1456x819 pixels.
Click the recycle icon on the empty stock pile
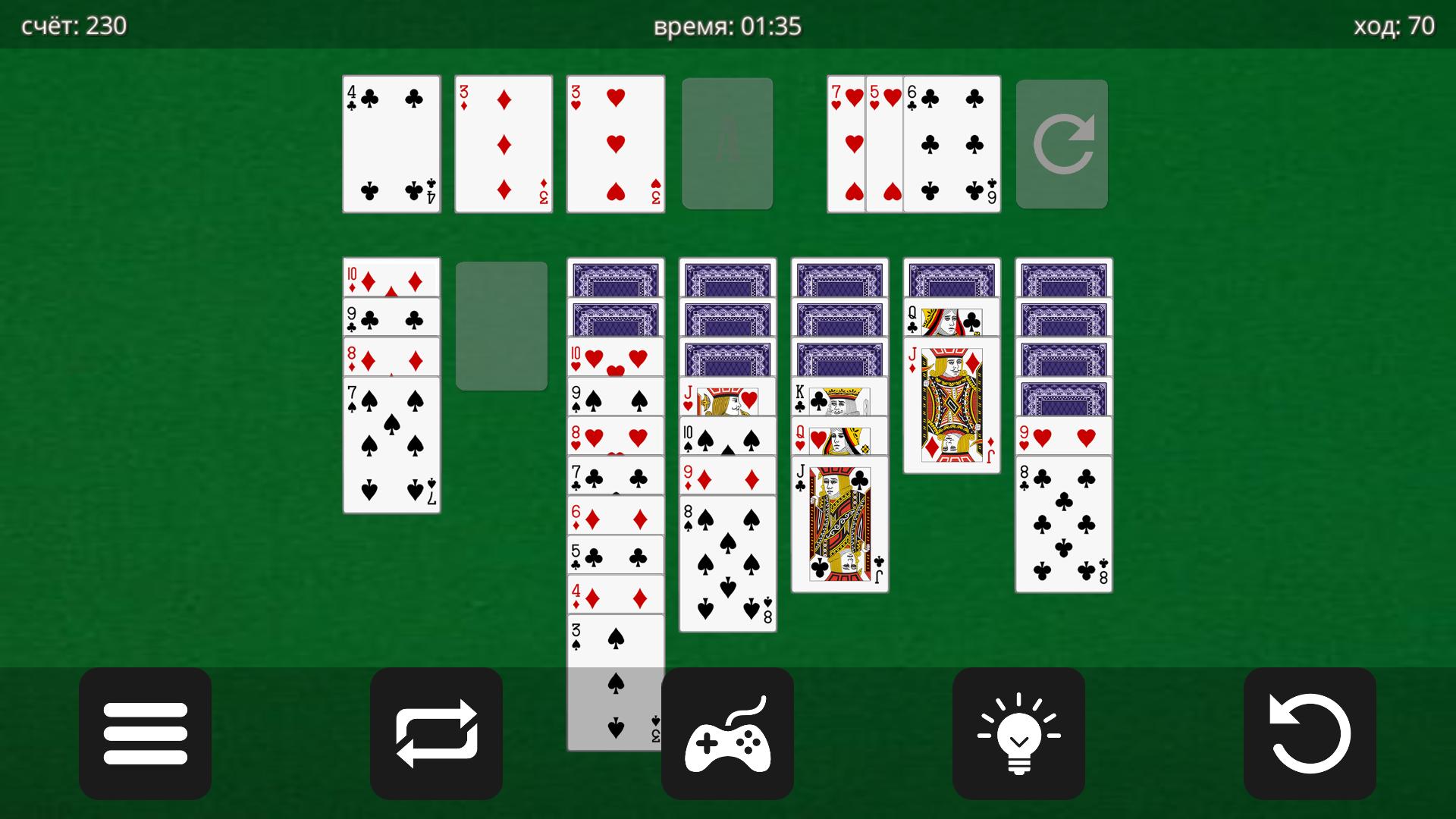point(1062,143)
